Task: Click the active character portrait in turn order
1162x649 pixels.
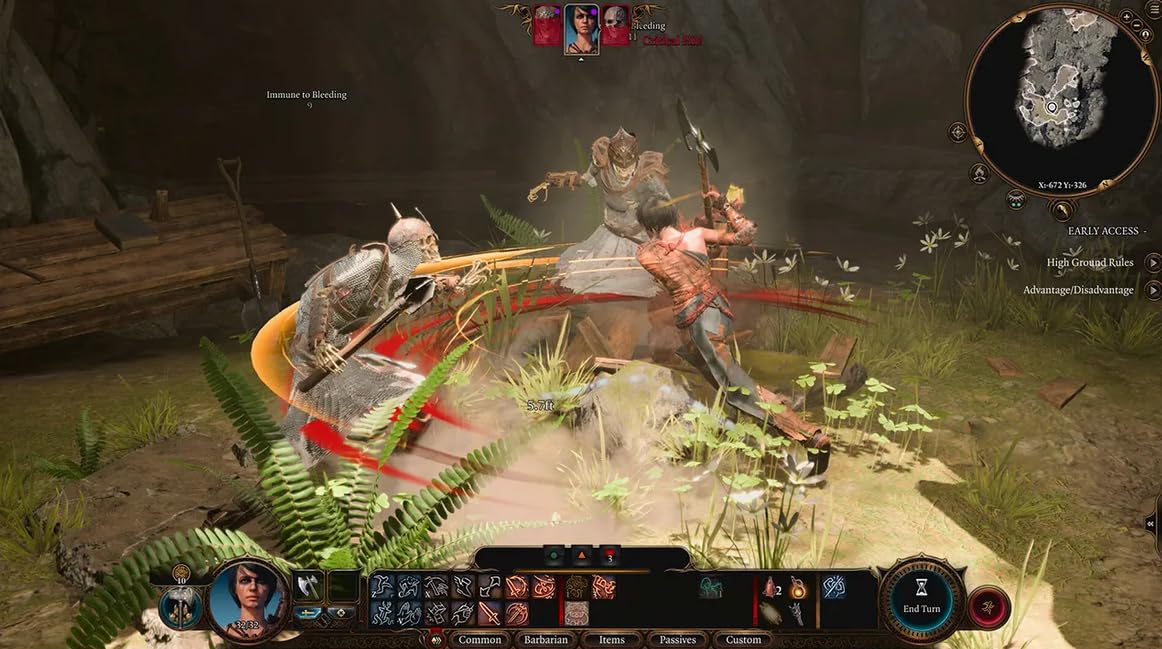Action: click(581, 27)
